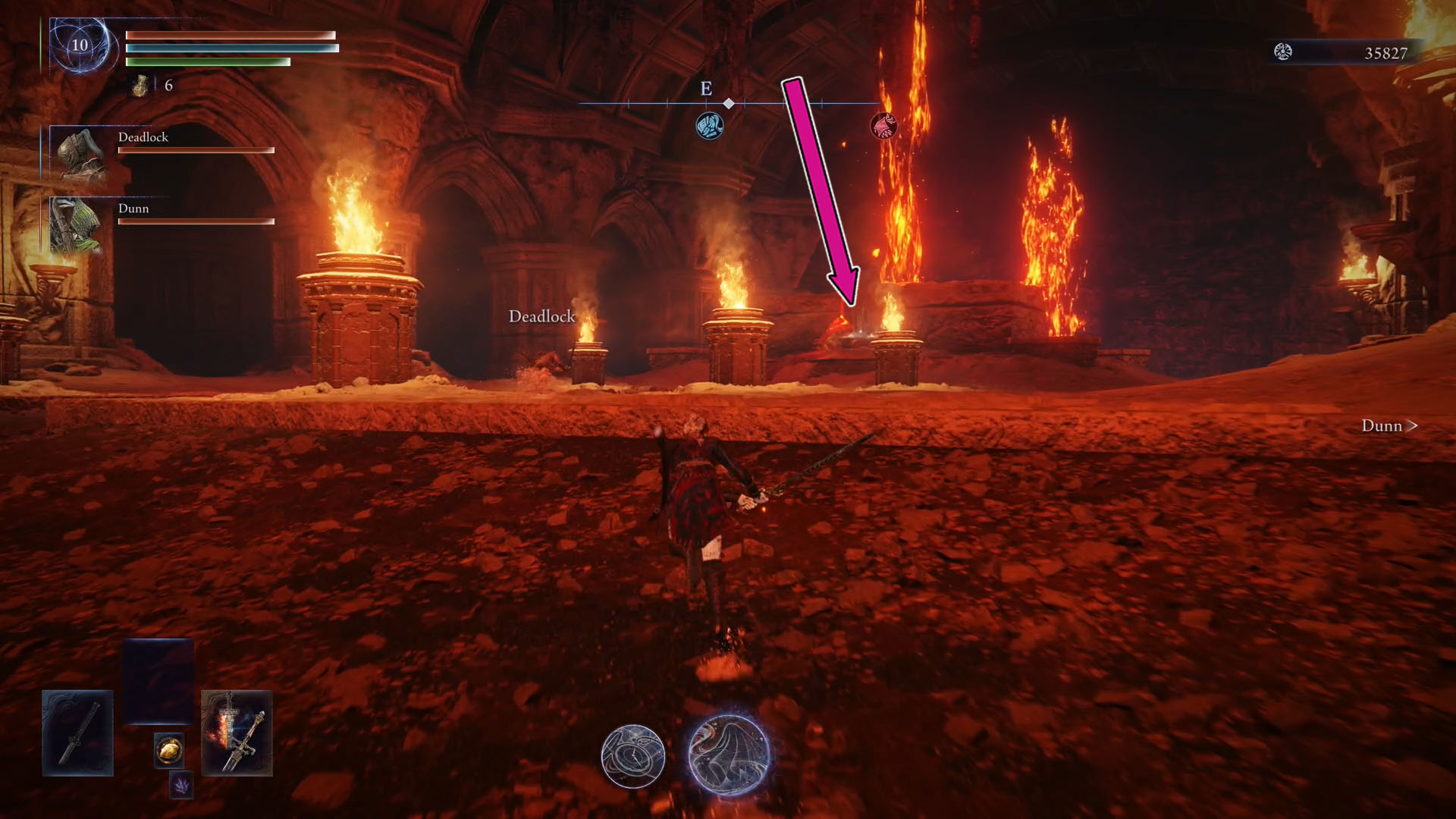Select the equipped flask item icon
The image size is (1456, 819).
click(140, 85)
